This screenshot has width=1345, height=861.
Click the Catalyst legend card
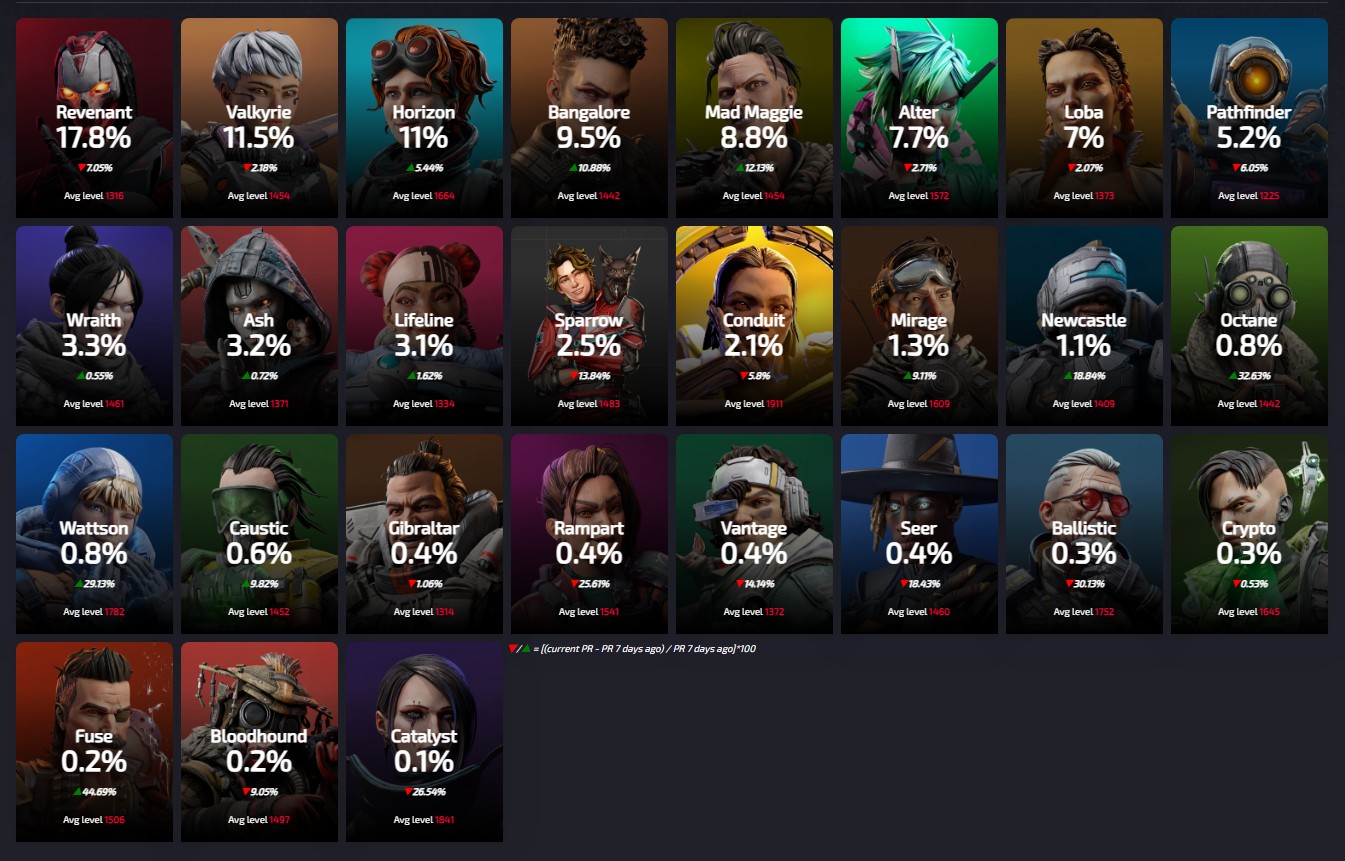pyautogui.click(x=424, y=742)
